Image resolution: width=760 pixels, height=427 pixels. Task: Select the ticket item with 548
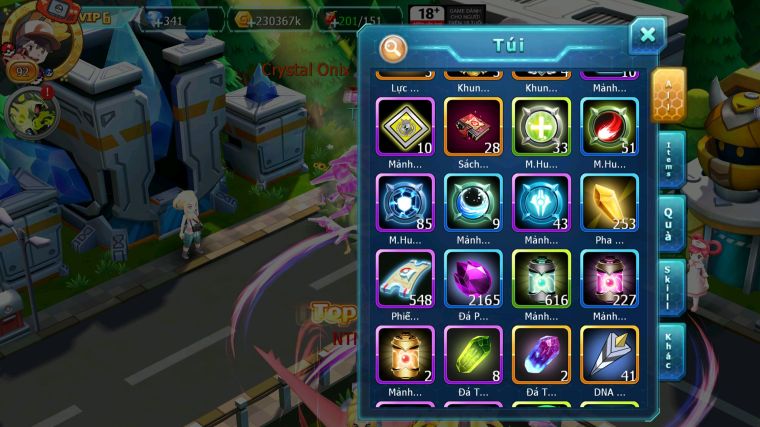405,279
